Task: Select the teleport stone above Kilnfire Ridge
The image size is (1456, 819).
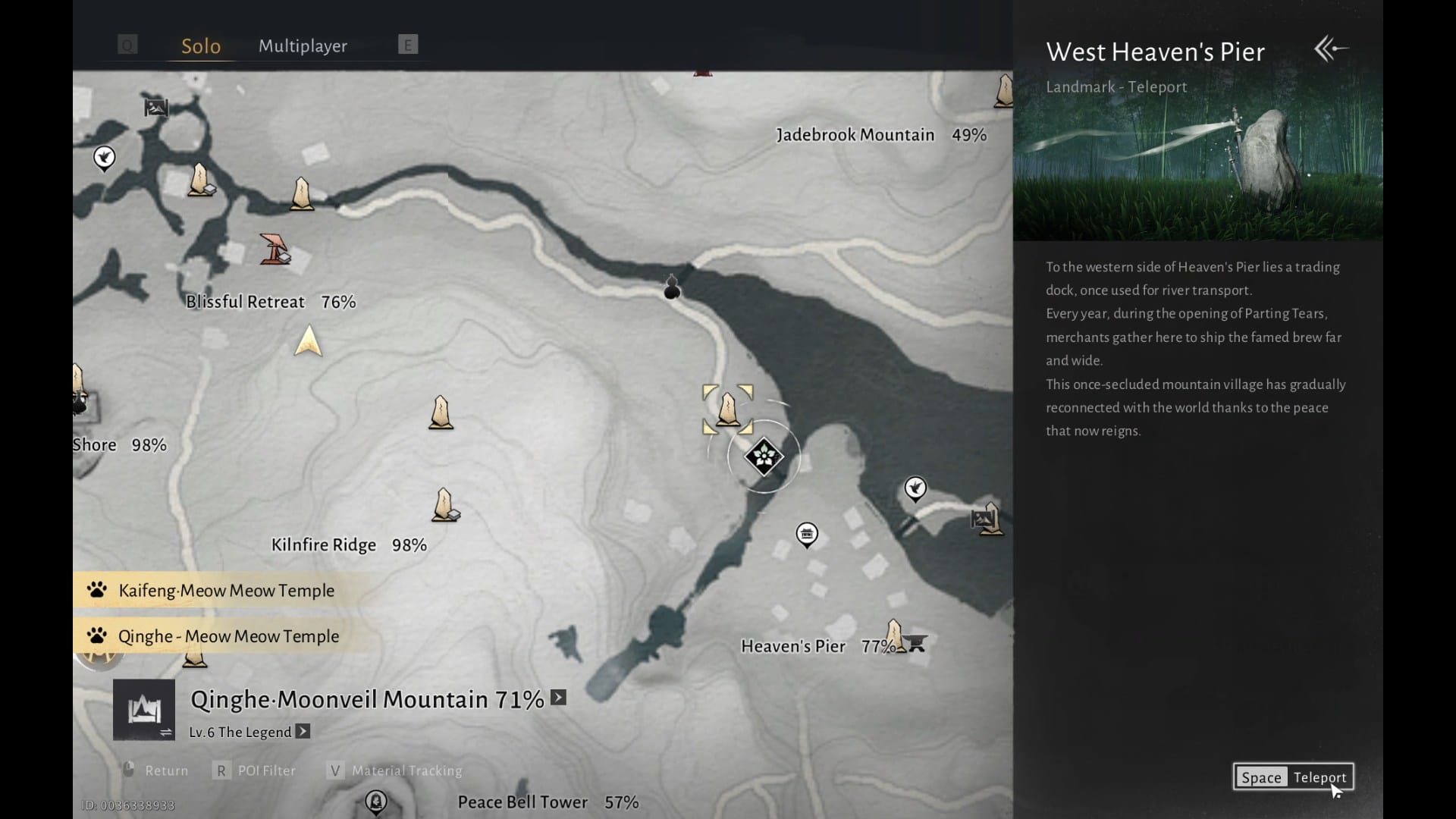Action: [444, 505]
